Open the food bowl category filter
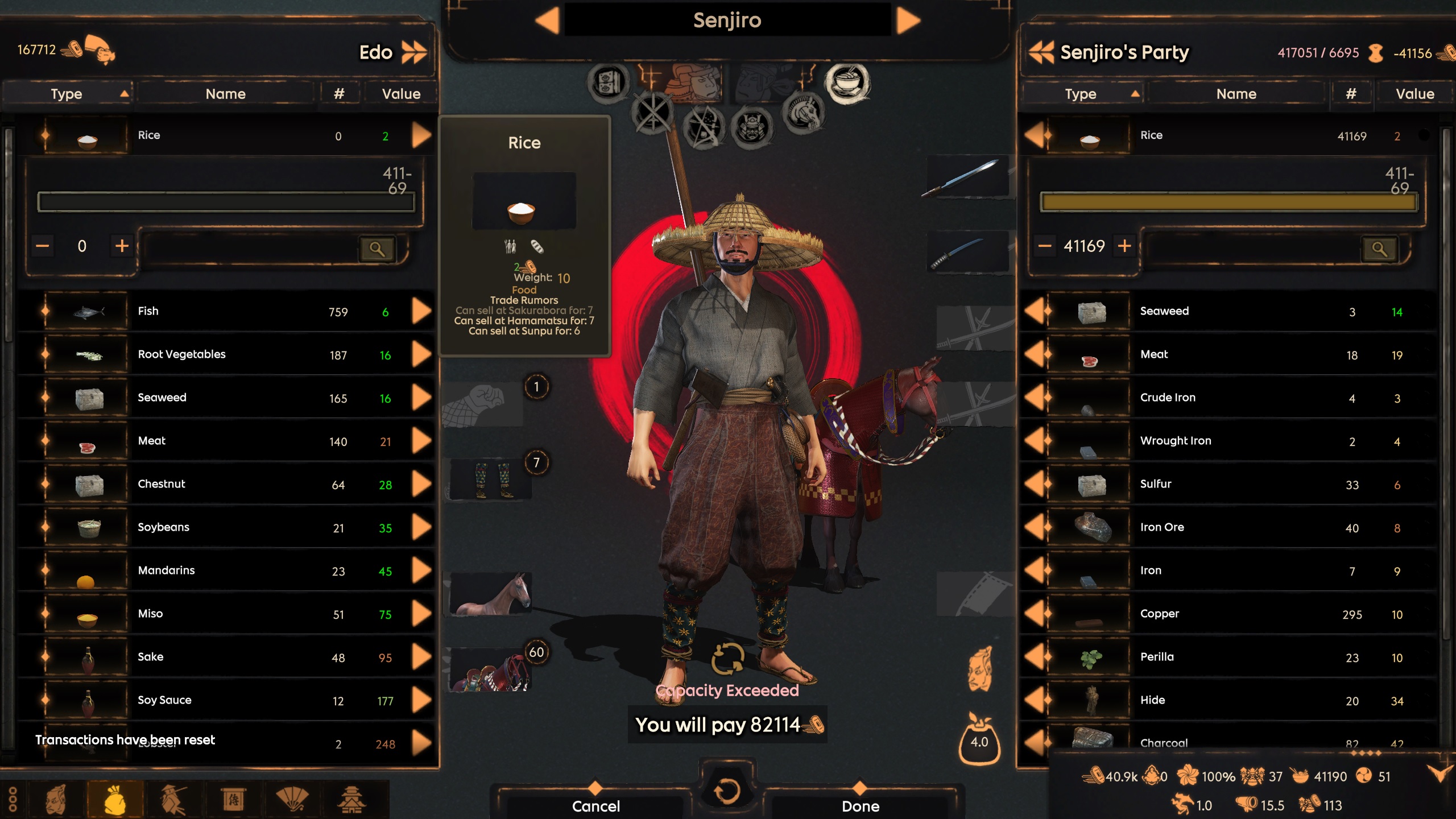Viewport: 1456px width, 819px height. [x=847, y=83]
